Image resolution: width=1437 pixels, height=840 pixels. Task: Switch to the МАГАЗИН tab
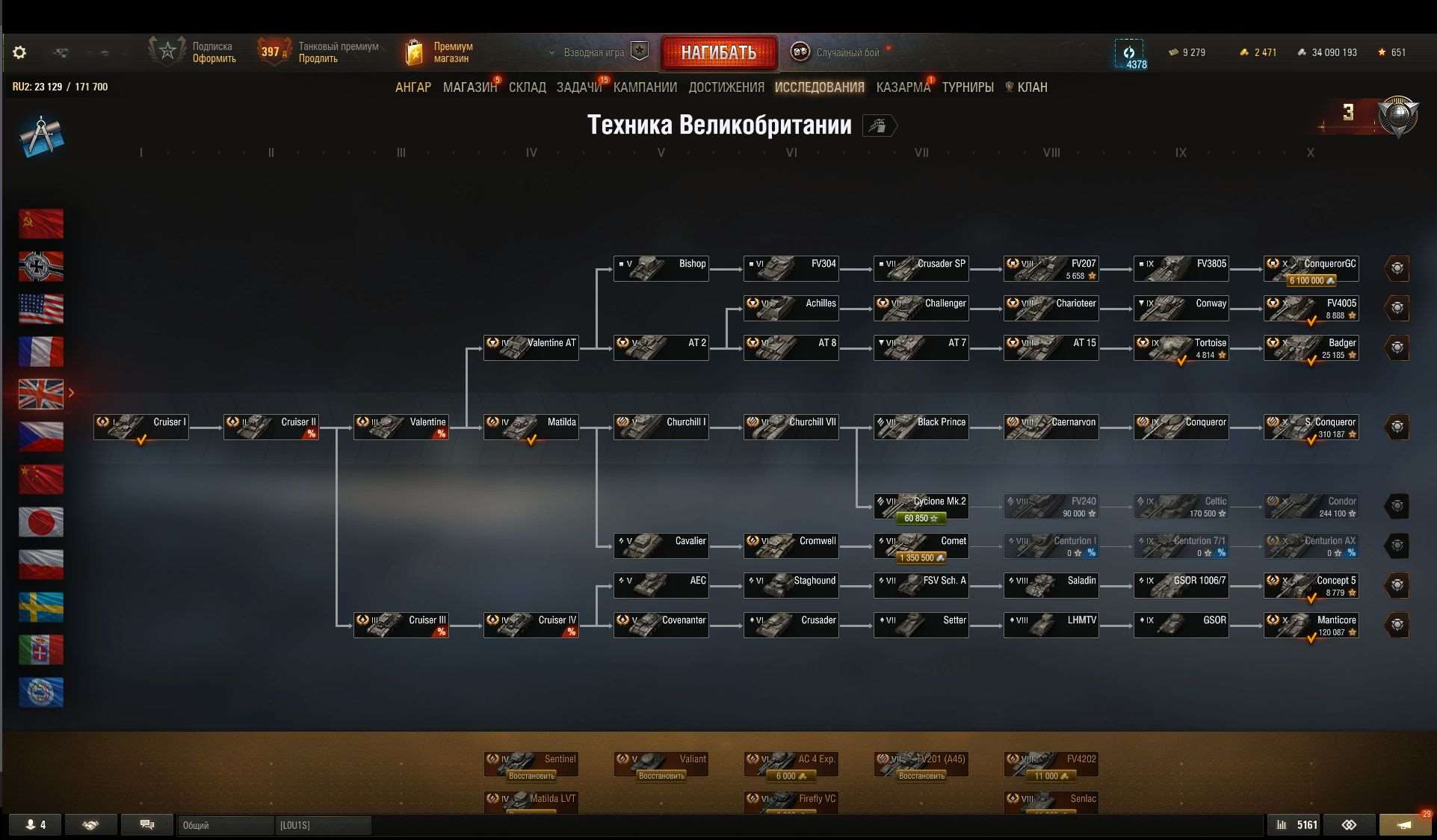[469, 87]
